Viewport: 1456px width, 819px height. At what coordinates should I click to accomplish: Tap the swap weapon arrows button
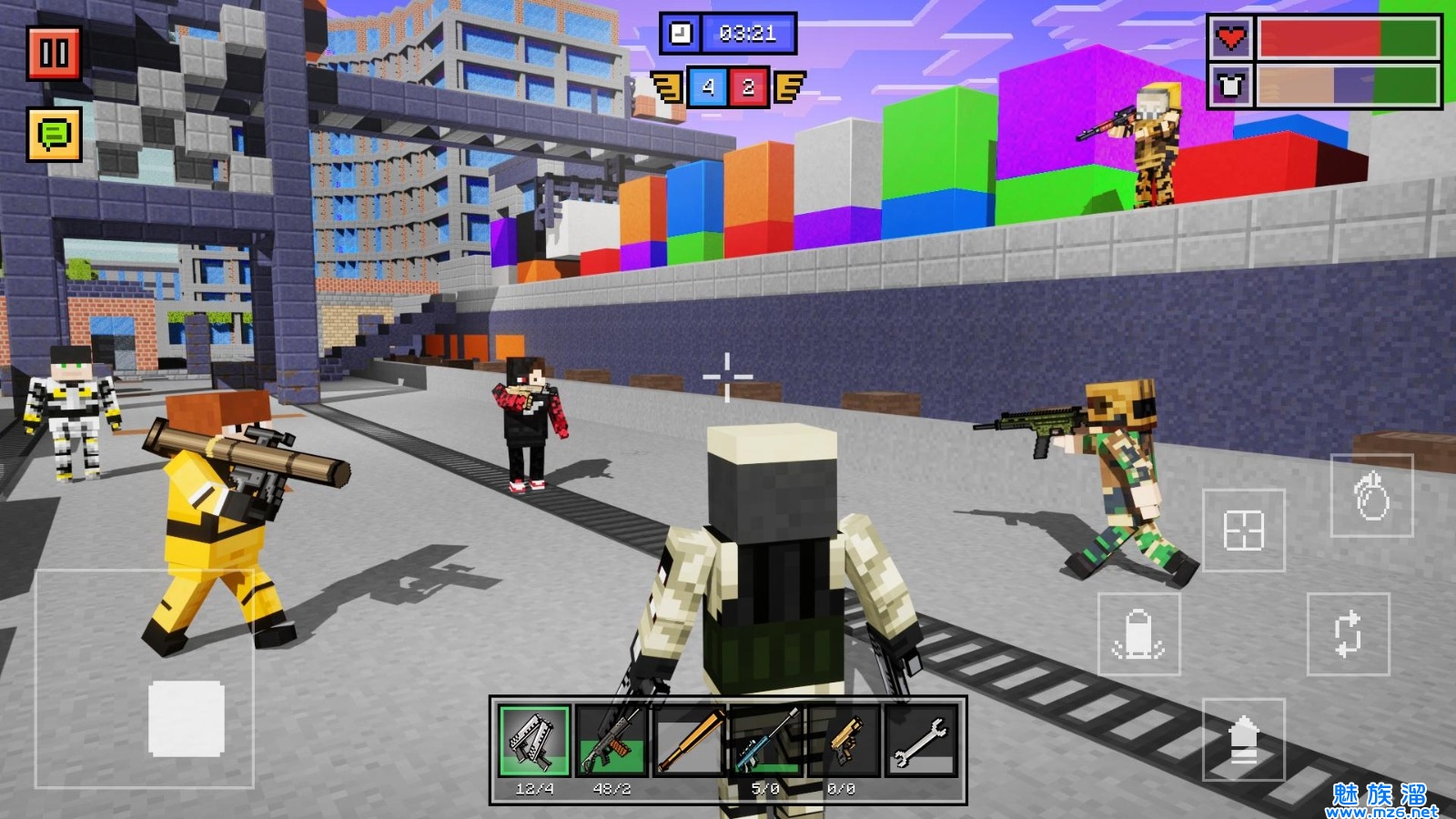tap(1348, 634)
